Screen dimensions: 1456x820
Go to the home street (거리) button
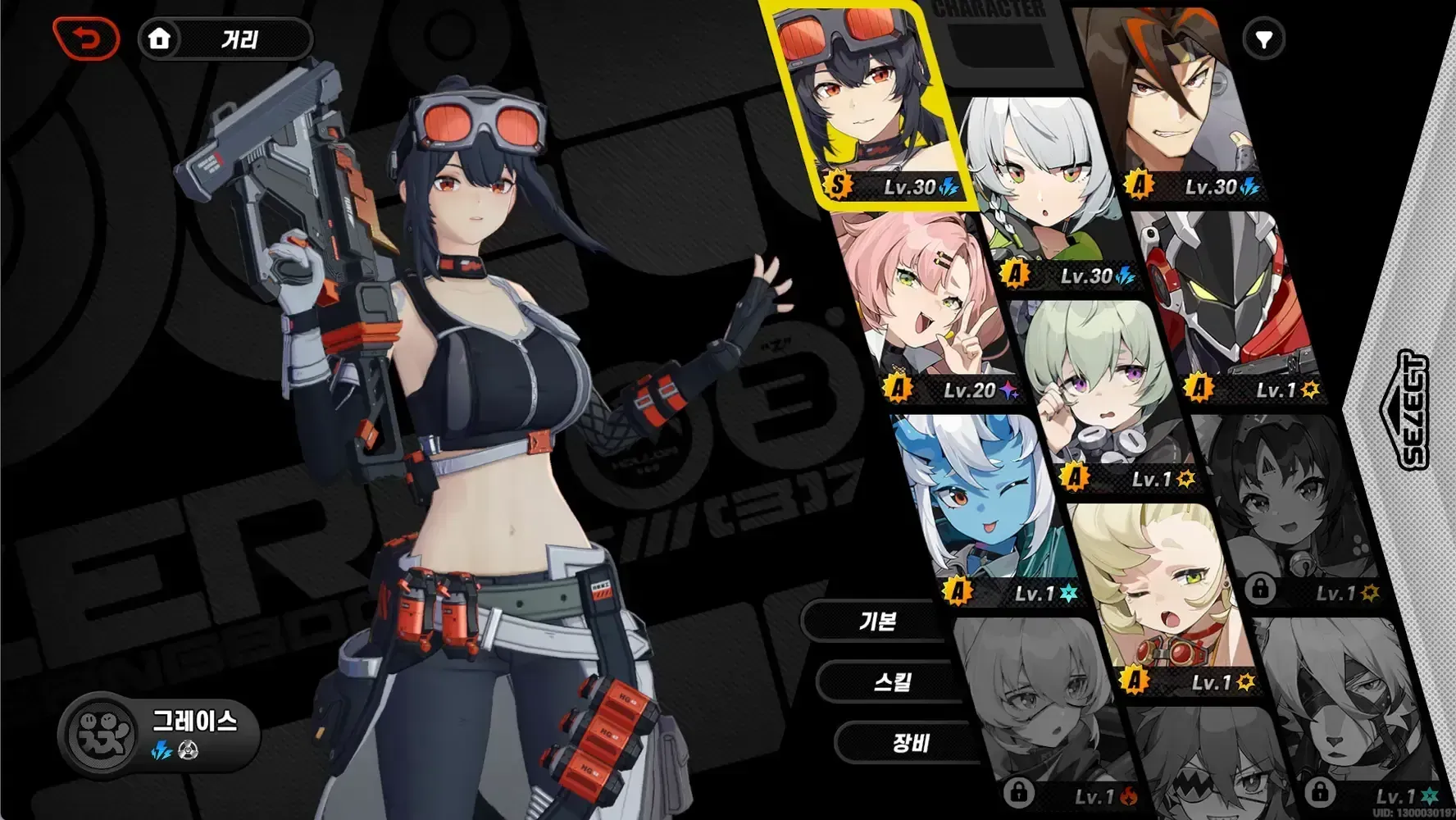(225, 39)
